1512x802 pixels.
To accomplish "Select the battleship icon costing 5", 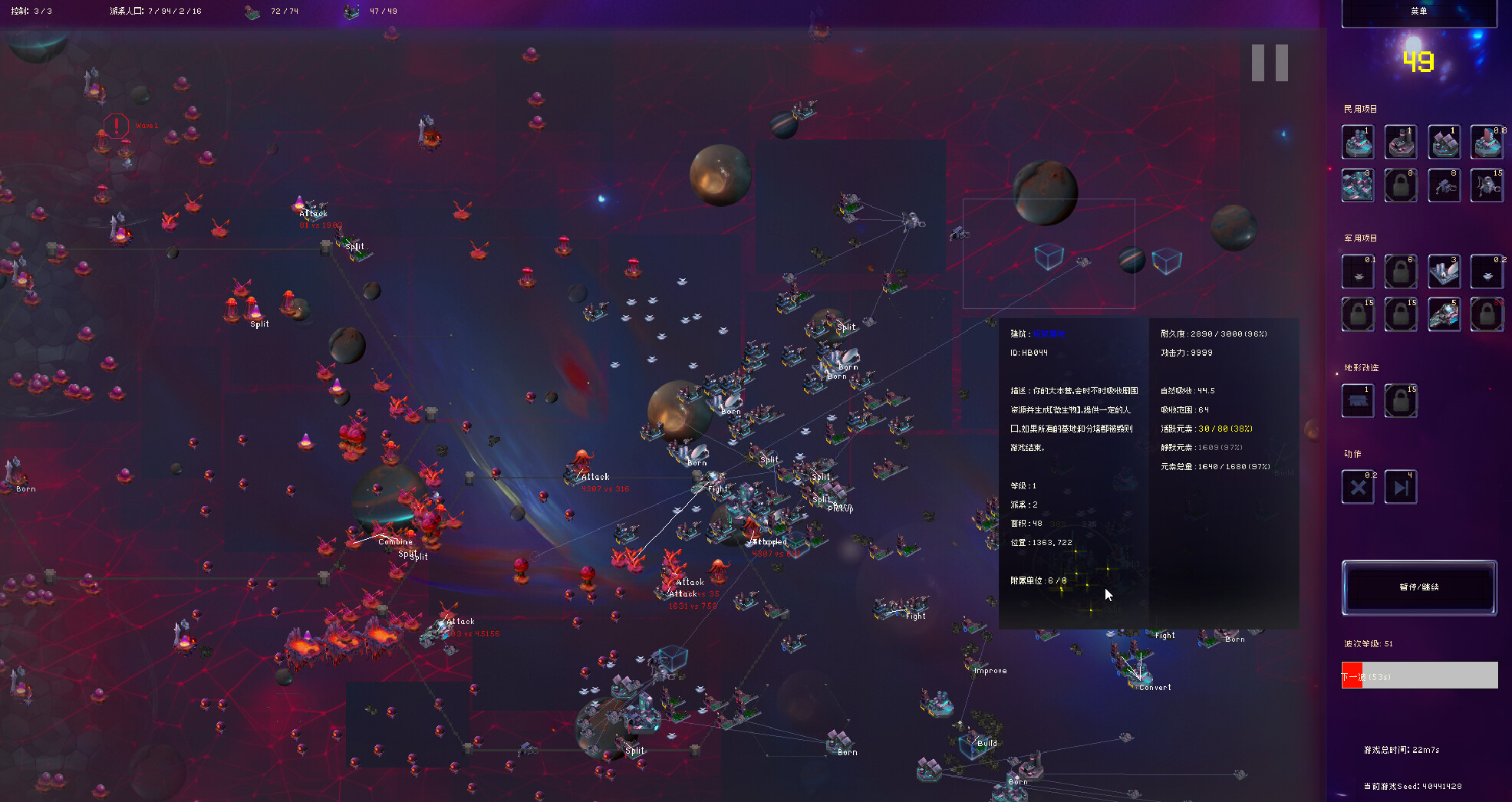I will (1444, 314).
